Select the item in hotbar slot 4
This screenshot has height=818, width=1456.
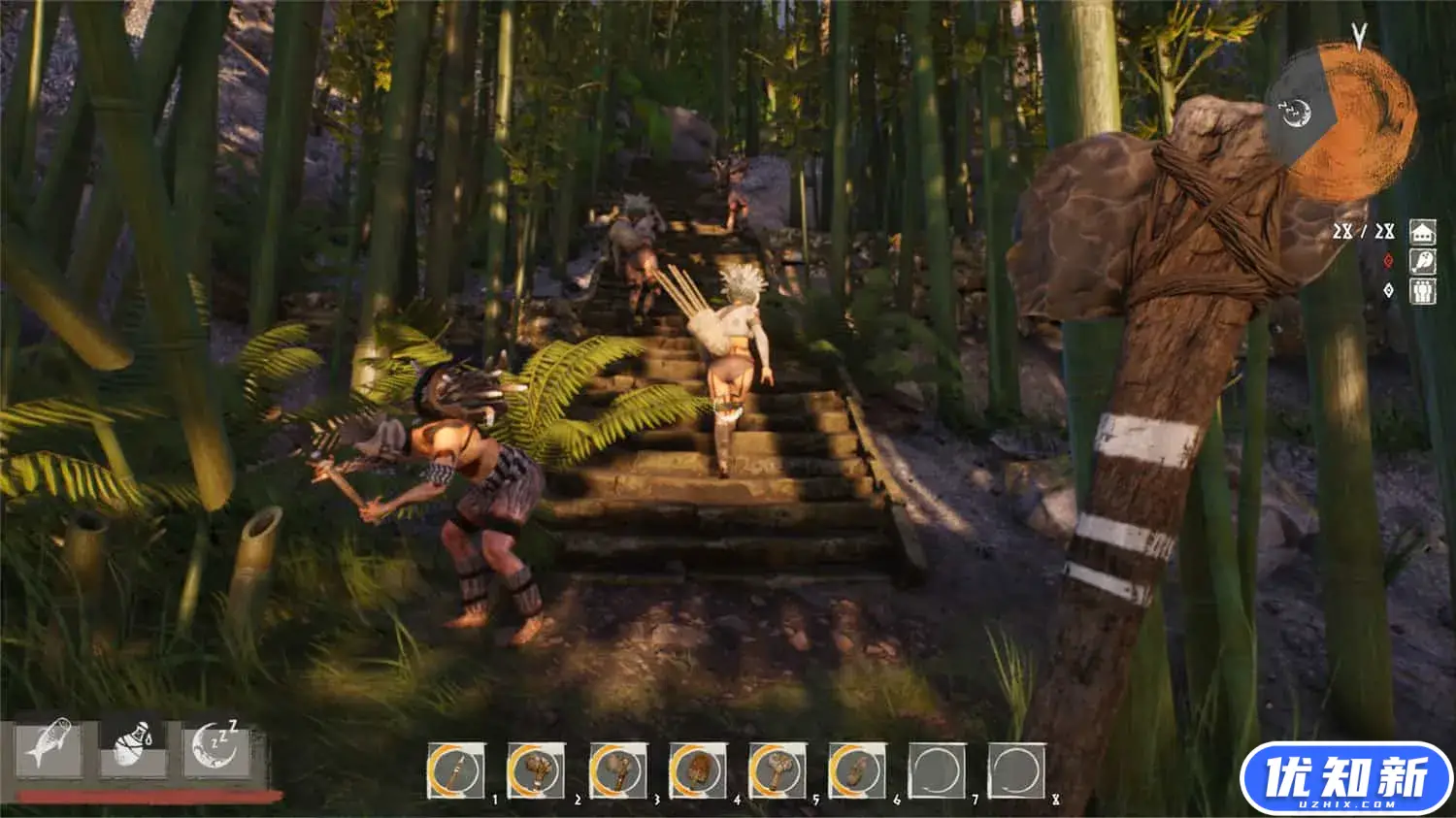click(697, 771)
